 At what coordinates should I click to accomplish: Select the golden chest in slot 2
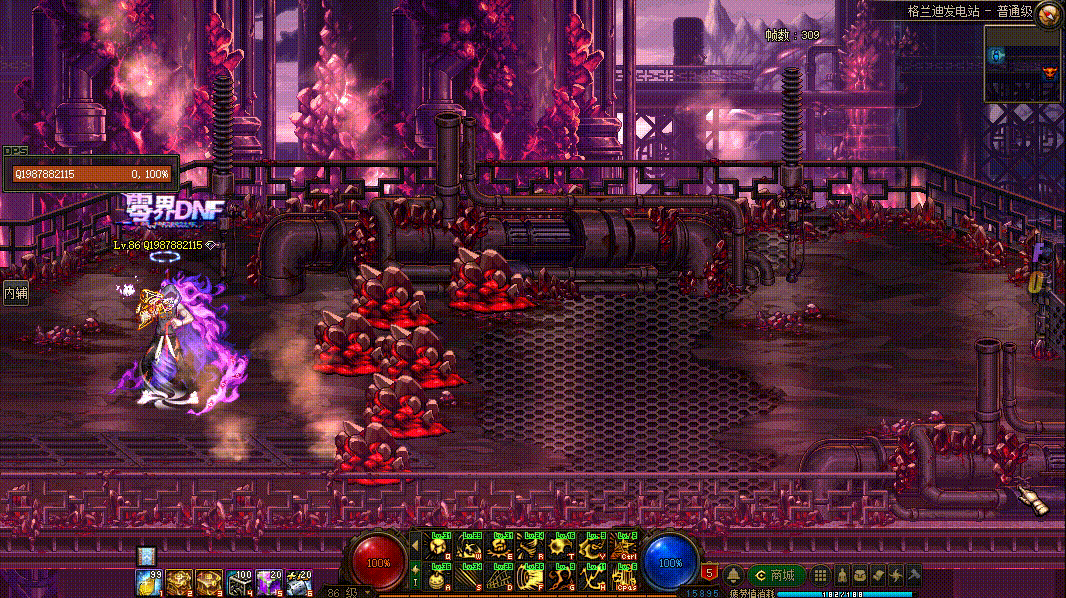pos(178,581)
